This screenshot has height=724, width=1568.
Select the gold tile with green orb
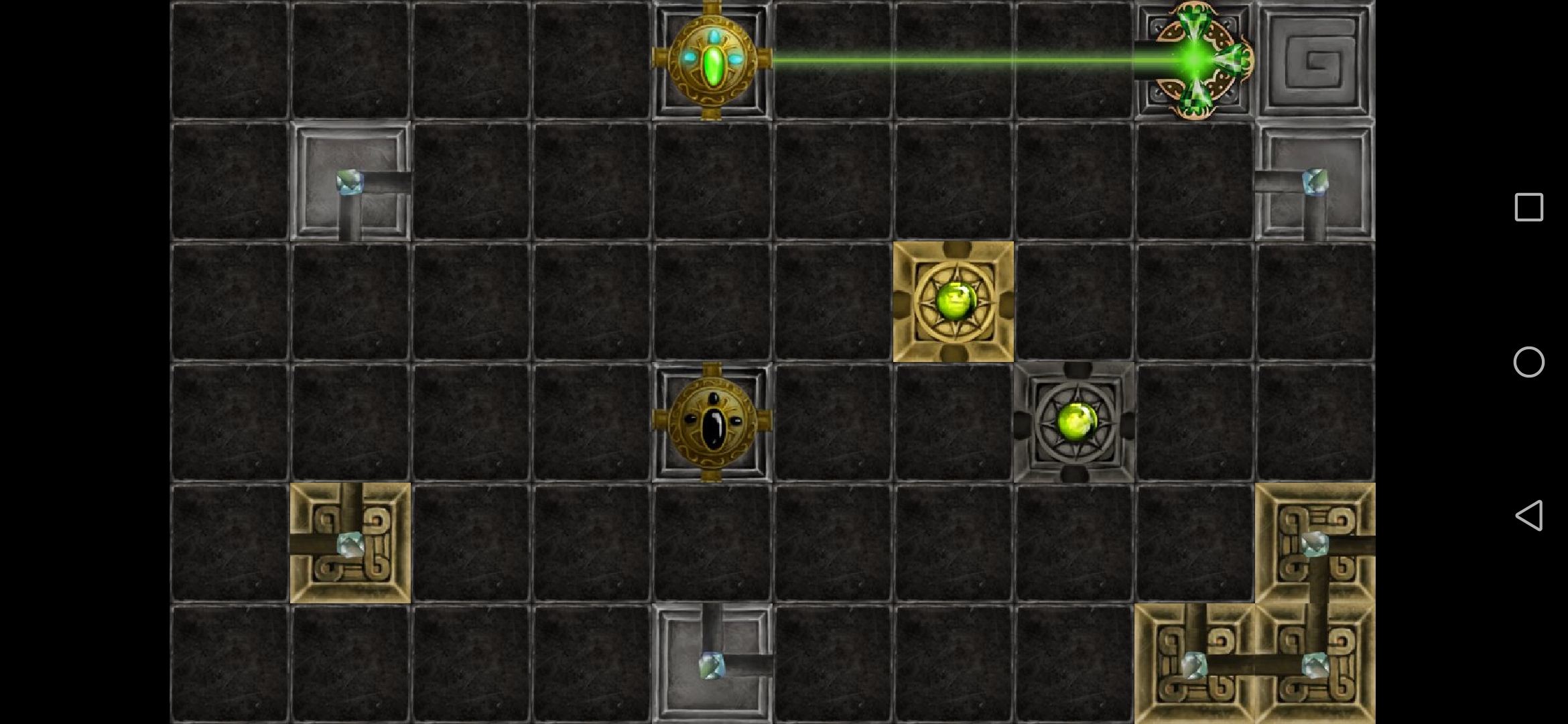click(x=954, y=302)
